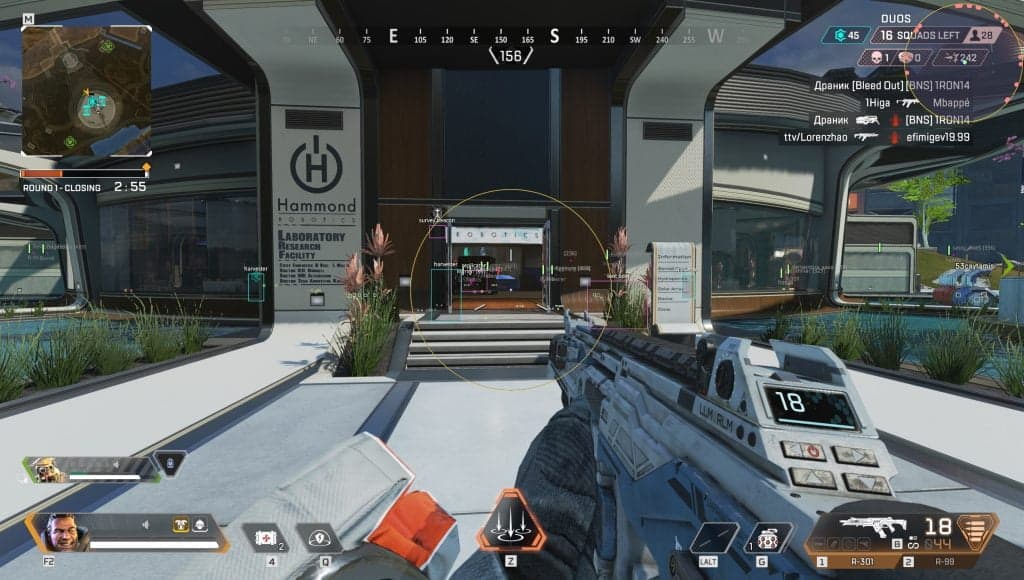Use the health kit slot
The image size is (1024, 580).
[x=267, y=538]
